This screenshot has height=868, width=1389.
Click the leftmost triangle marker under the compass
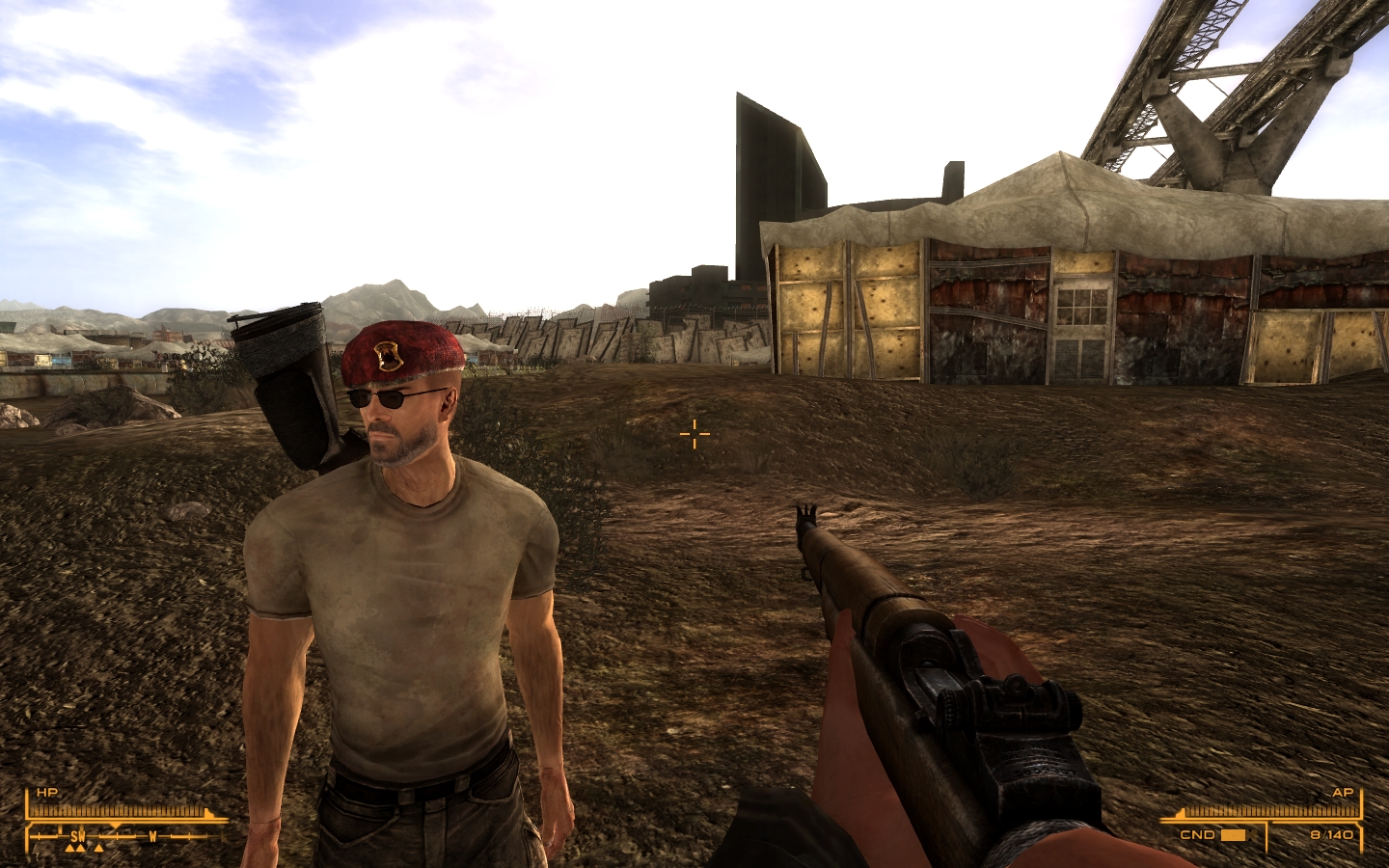(x=69, y=848)
